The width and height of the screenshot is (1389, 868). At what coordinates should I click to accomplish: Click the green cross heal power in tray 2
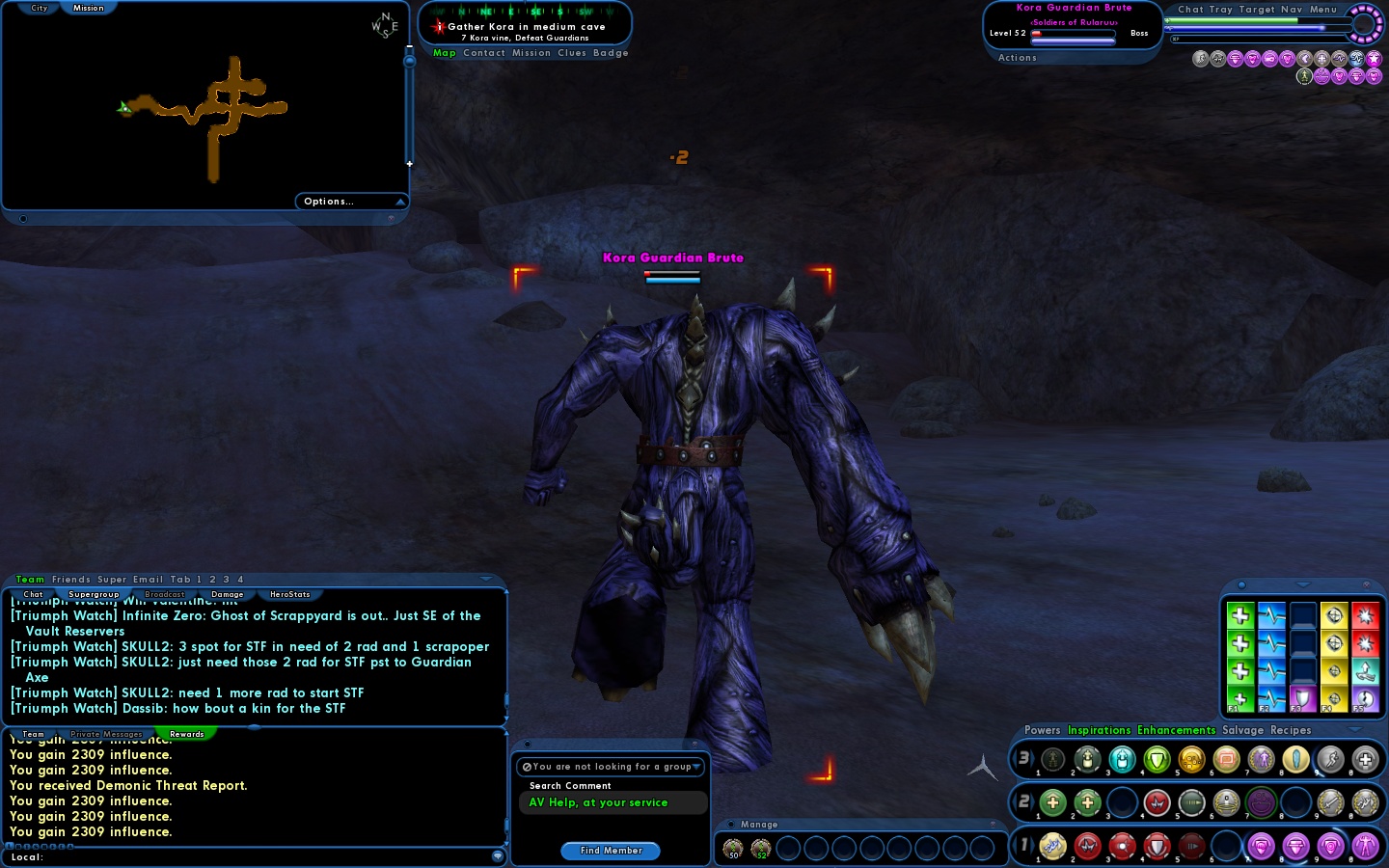pos(1053,802)
